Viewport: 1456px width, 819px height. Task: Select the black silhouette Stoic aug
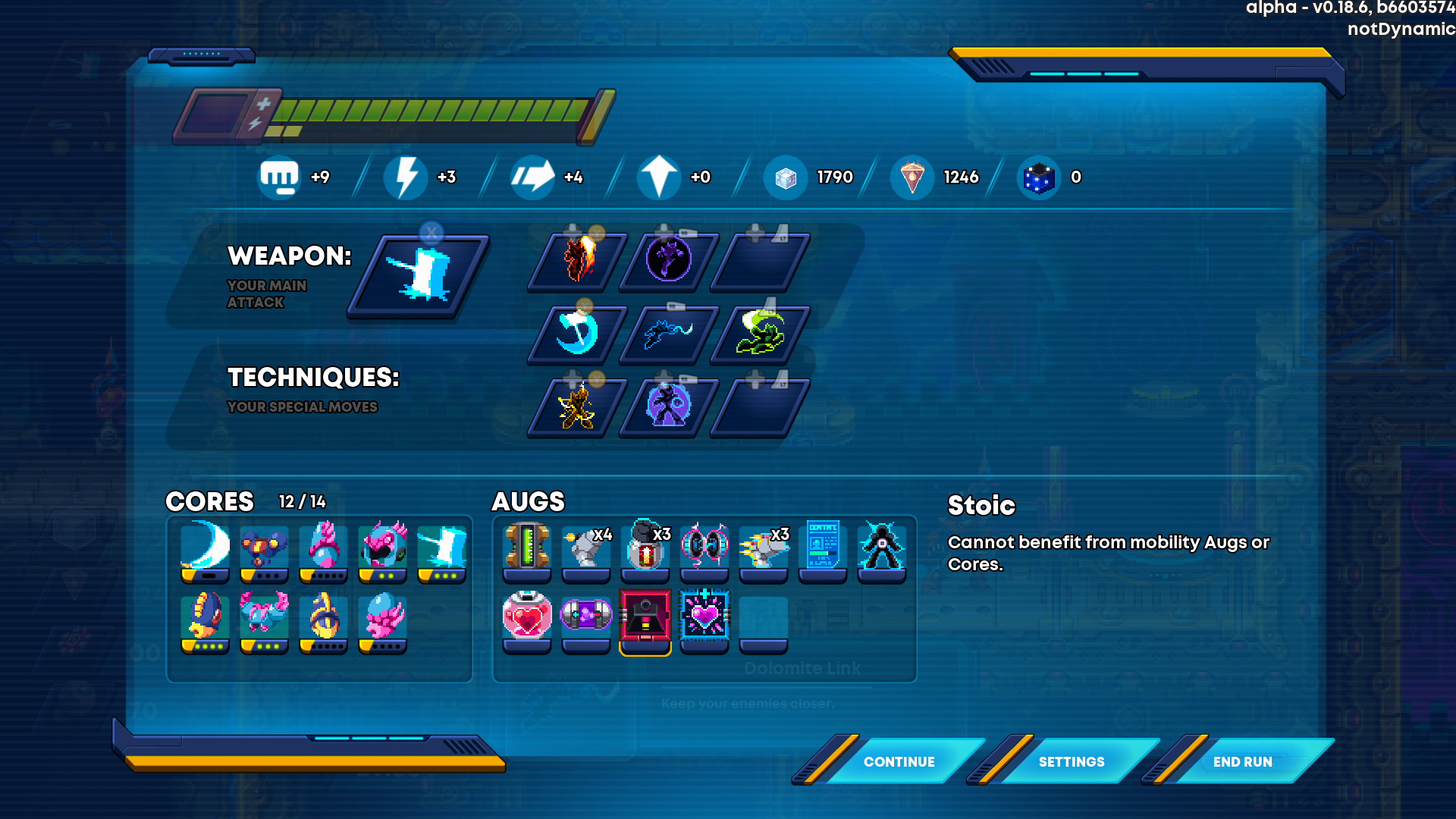[x=882, y=548]
